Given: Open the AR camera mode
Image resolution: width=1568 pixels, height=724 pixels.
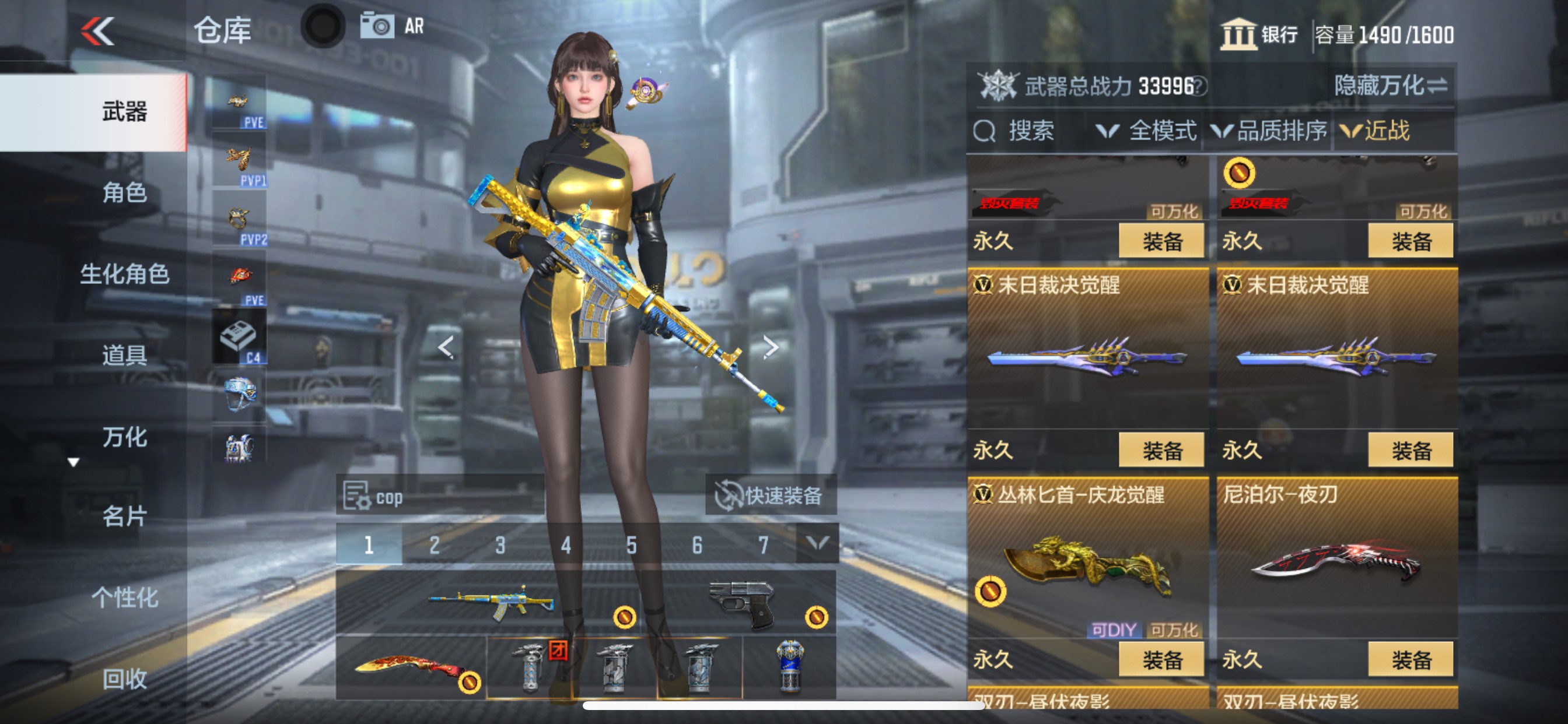Looking at the screenshot, I should tap(379, 26).
